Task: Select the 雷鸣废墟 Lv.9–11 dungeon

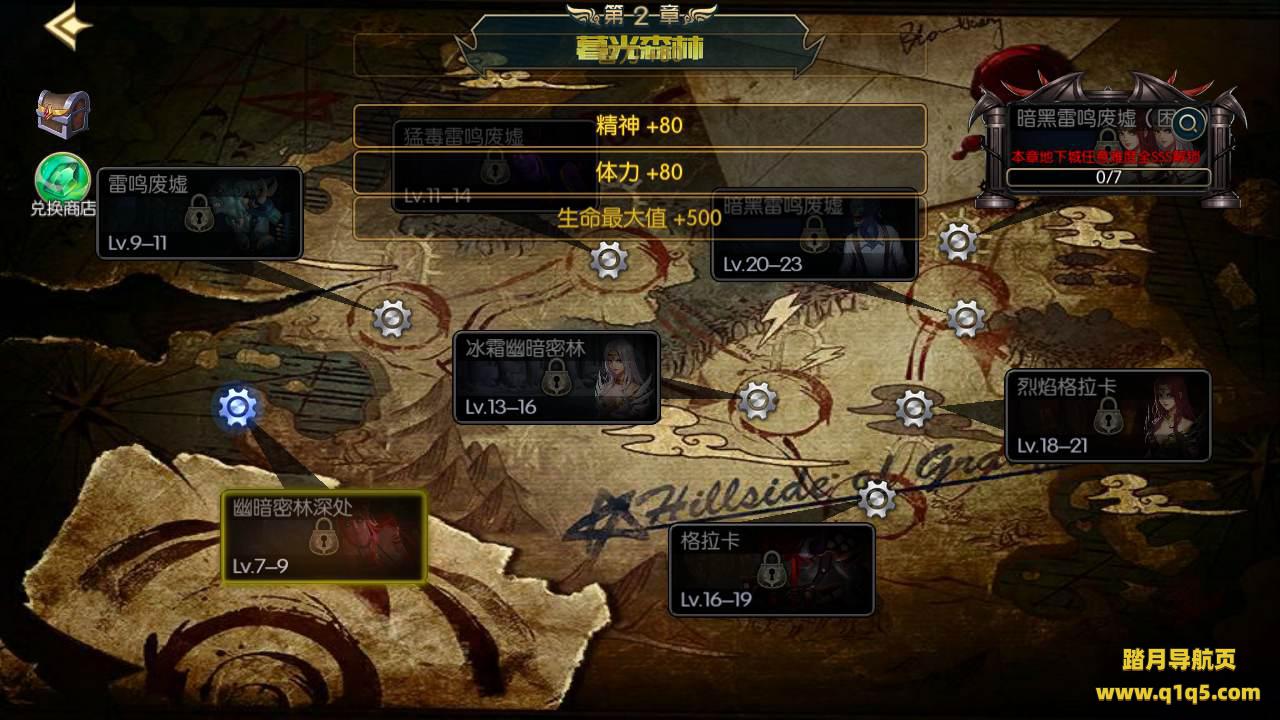Action: point(200,213)
